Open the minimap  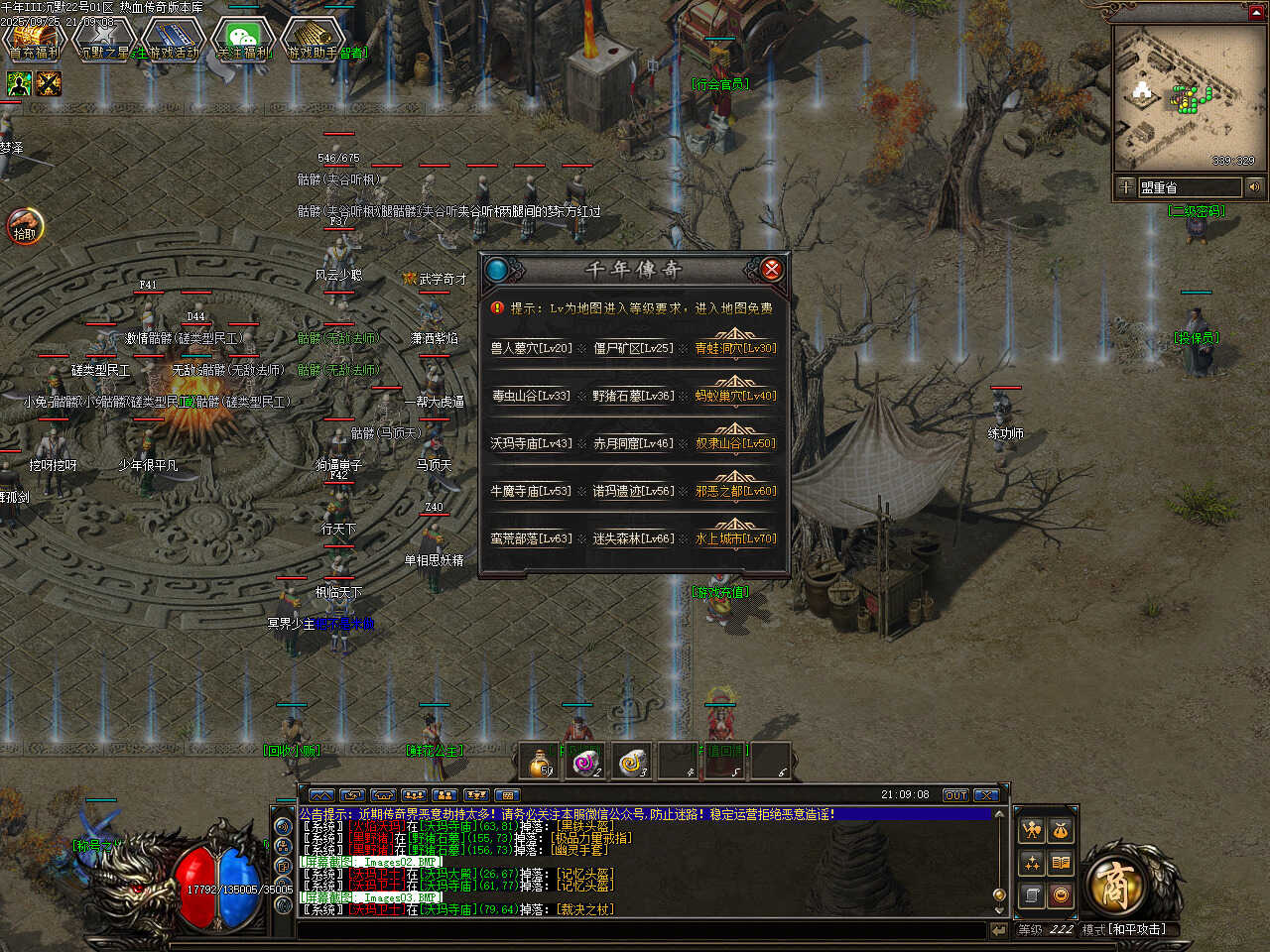[1183, 97]
